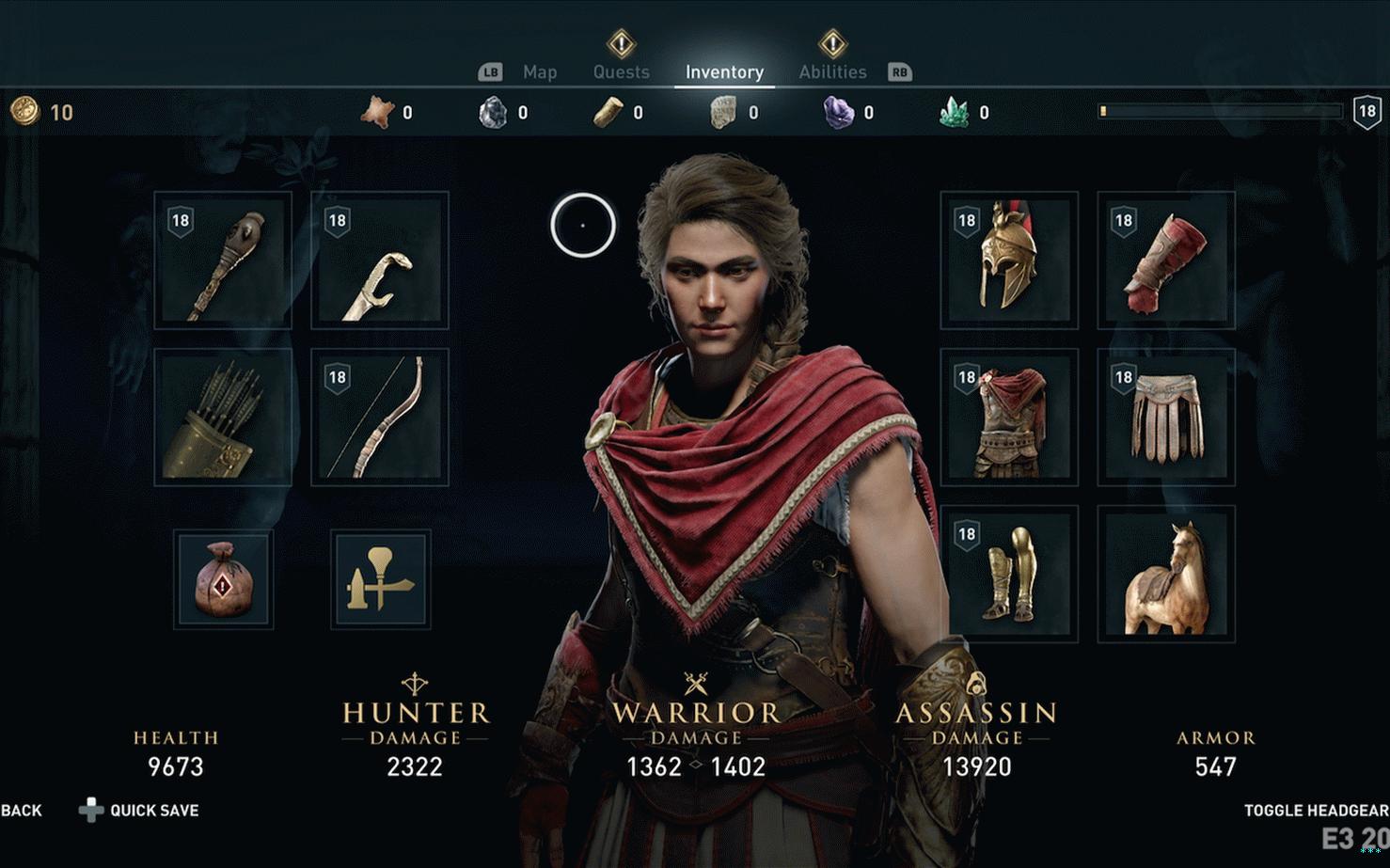Click the Back option
The height and width of the screenshot is (868, 1390).
(x=22, y=811)
